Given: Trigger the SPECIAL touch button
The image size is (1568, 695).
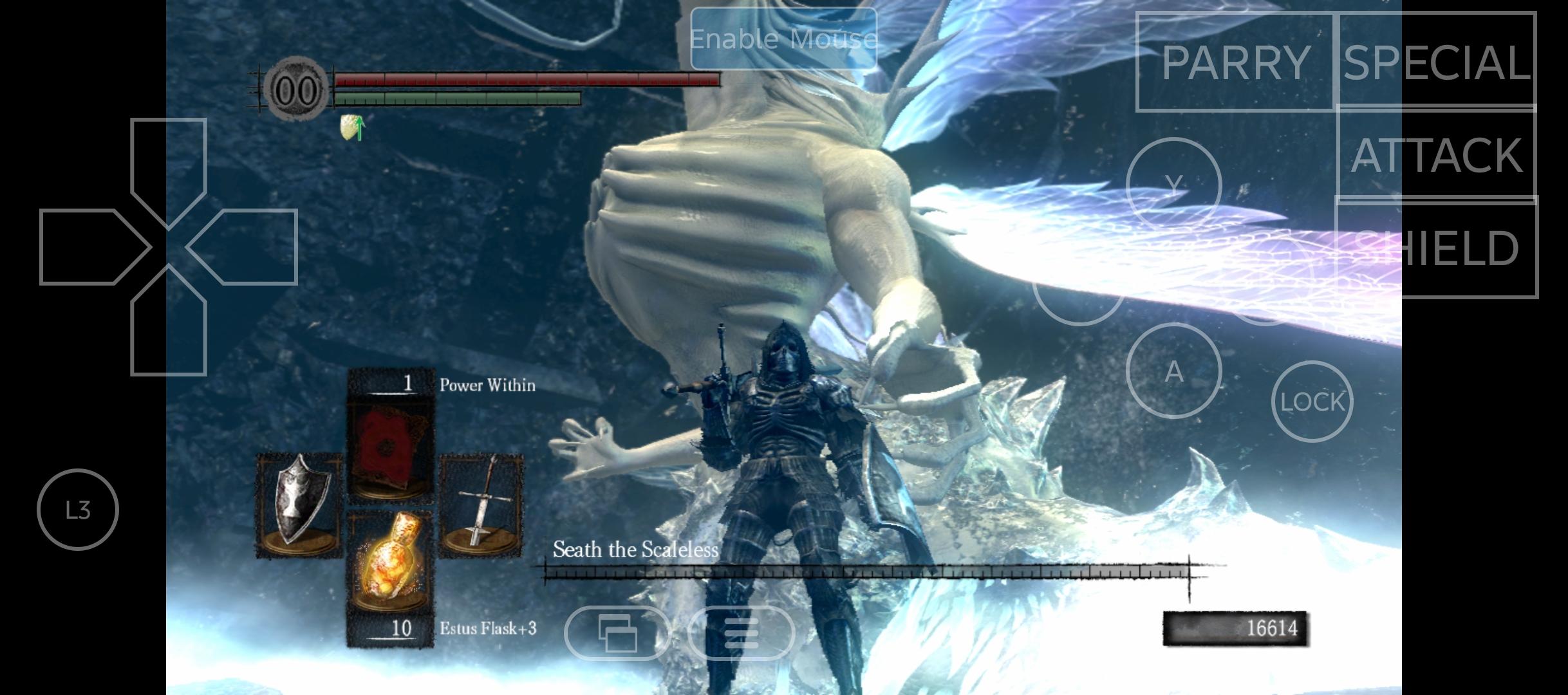Looking at the screenshot, I should coord(1436,62).
